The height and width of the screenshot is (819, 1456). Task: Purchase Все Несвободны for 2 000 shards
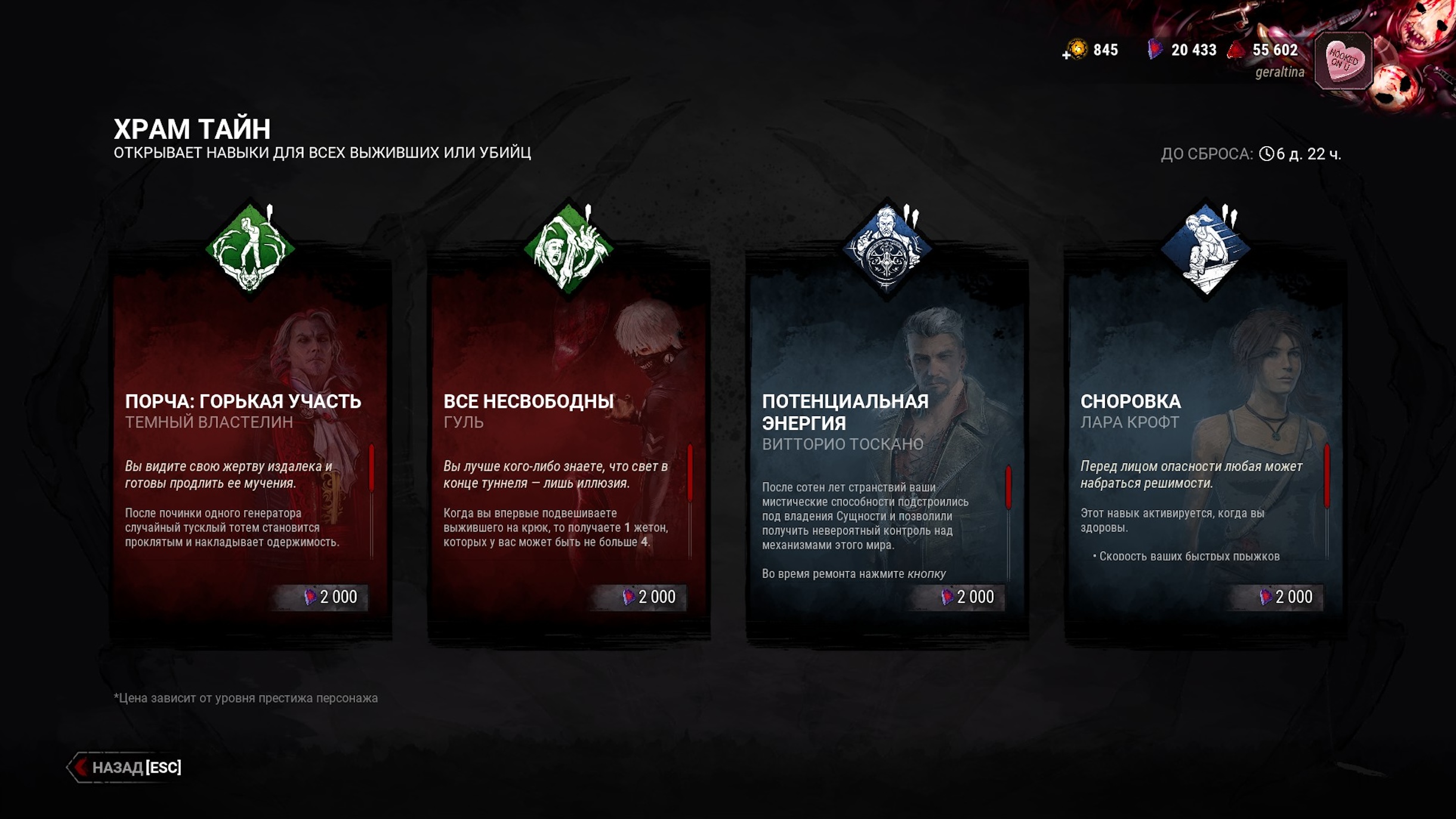(649, 597)
